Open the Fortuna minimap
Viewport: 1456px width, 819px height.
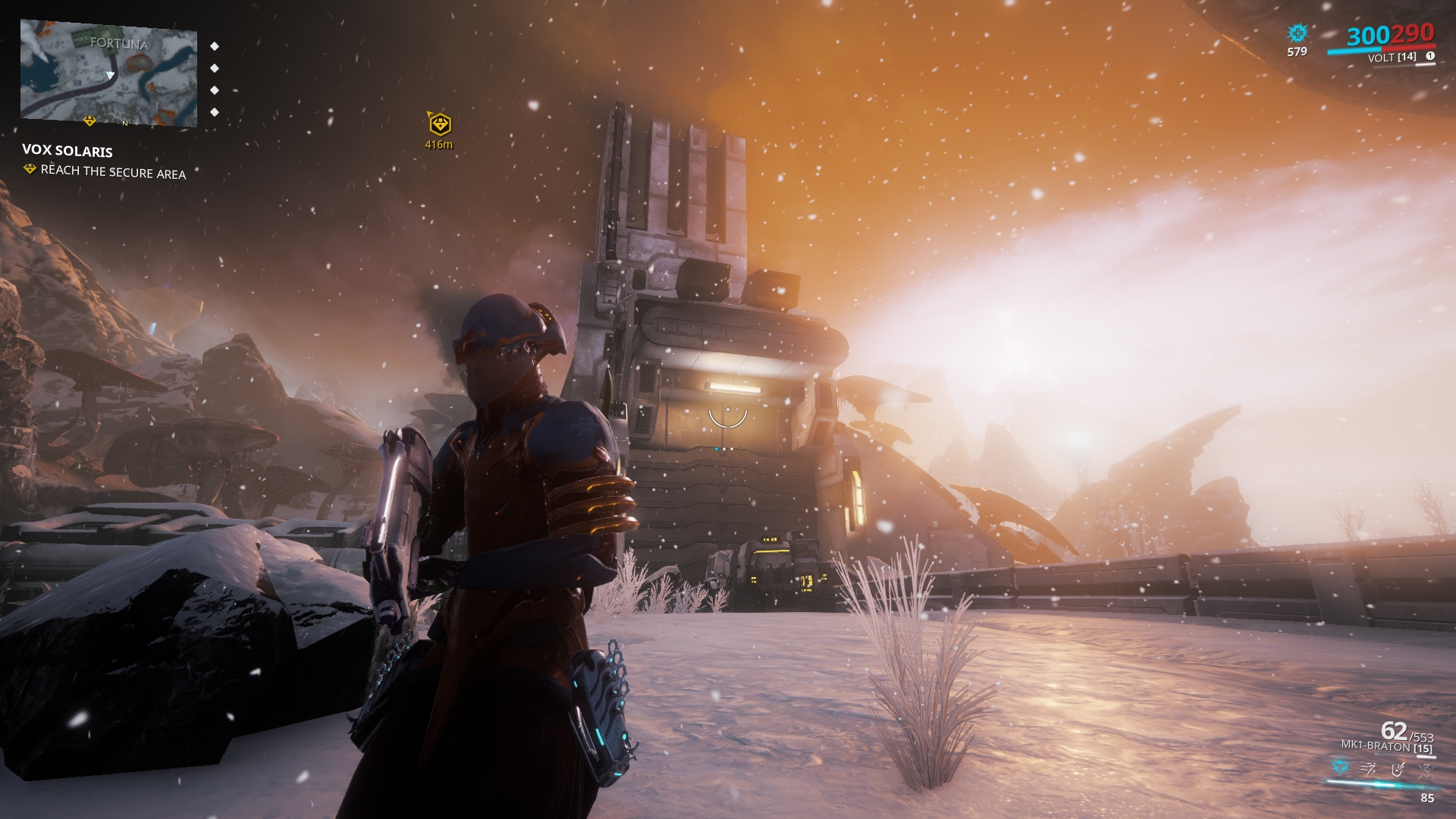coord(108,73)
